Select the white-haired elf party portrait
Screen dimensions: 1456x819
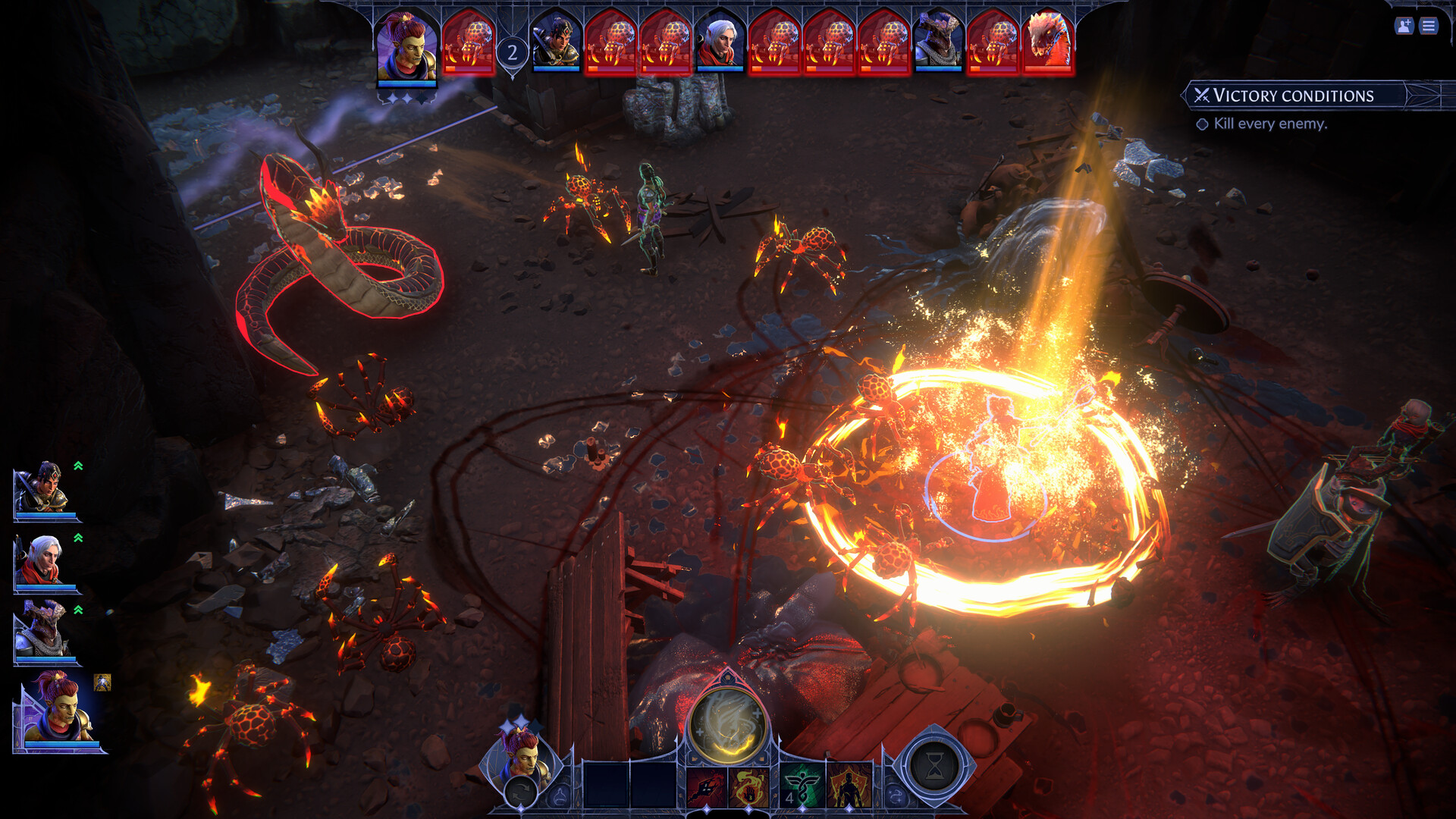point(44,561)
